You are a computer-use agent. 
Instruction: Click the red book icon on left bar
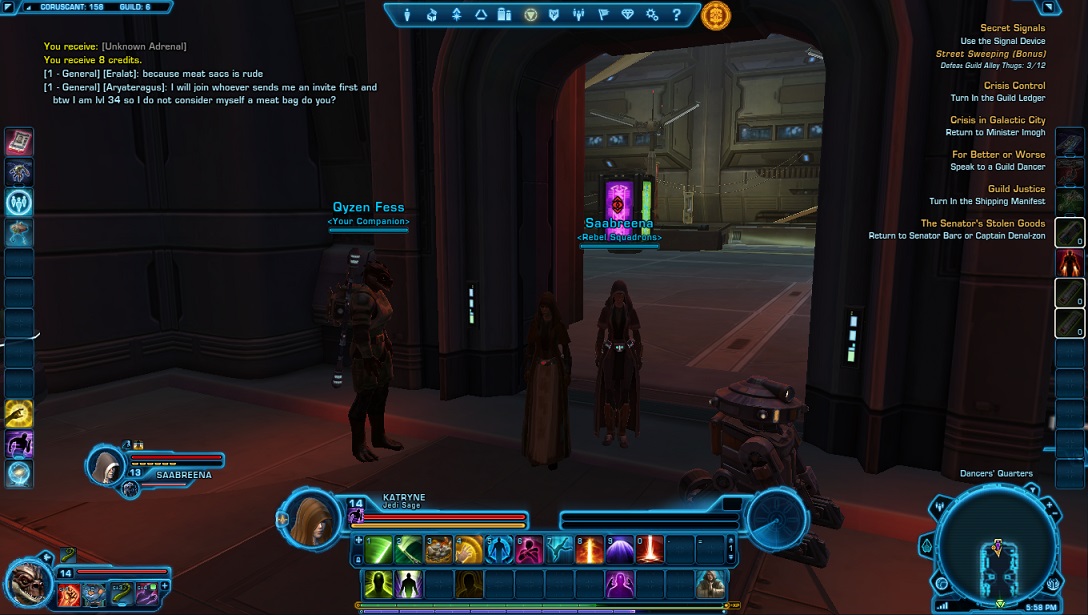click(19, 142)
